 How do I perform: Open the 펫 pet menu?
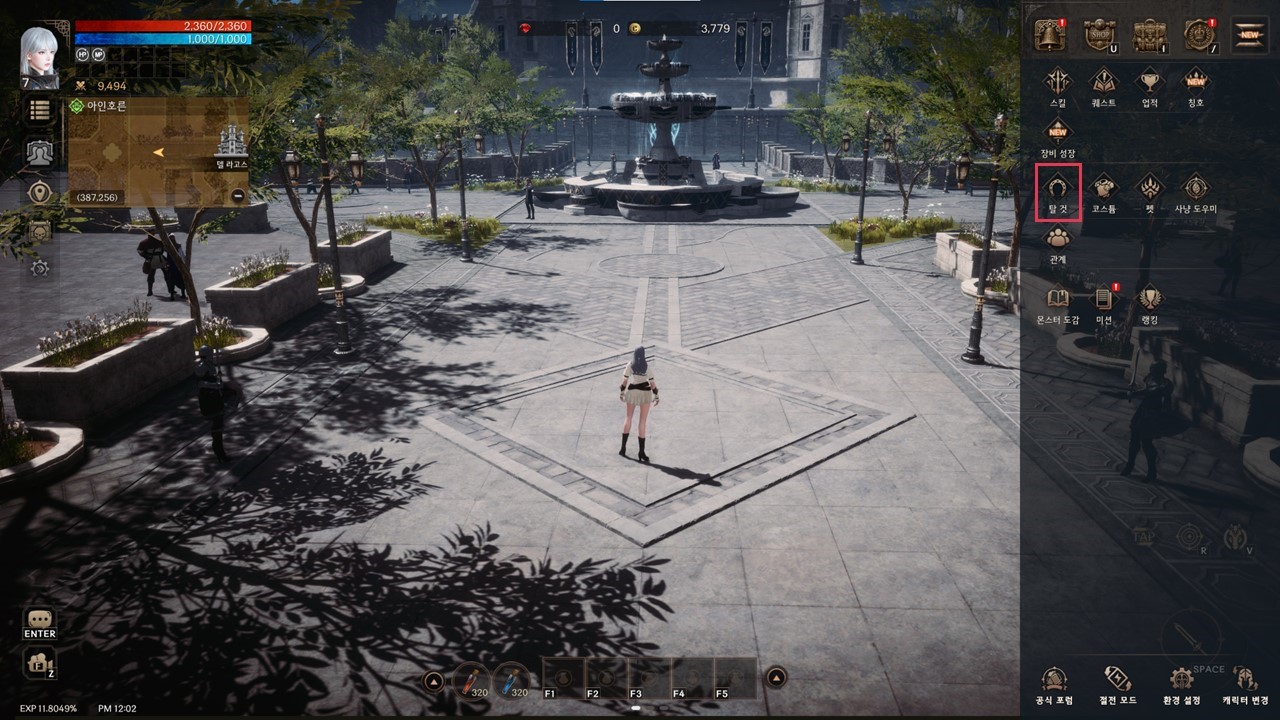1150,190
